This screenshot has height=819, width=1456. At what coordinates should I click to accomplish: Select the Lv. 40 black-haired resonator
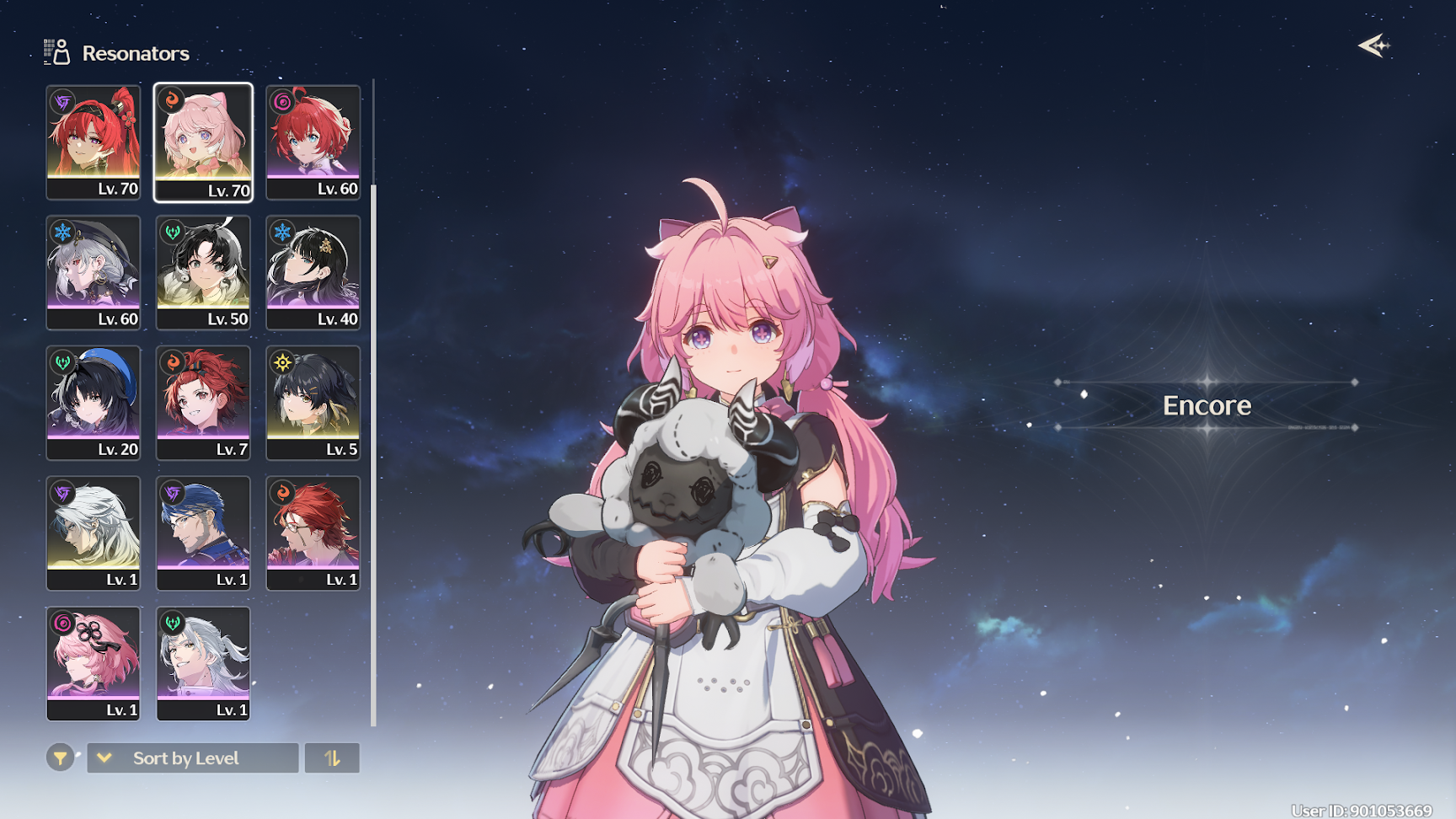pyautogui.click(x=313, y=272)
